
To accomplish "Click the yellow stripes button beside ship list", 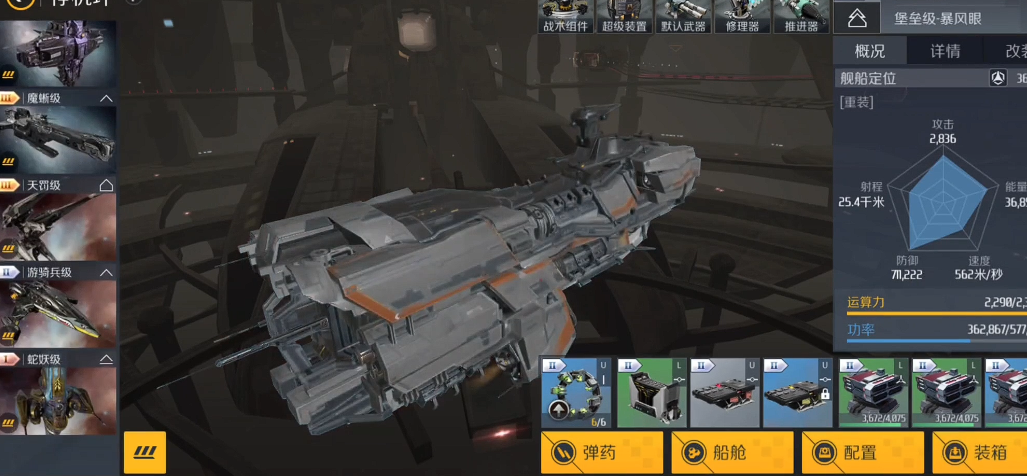I will click(145, 453).
